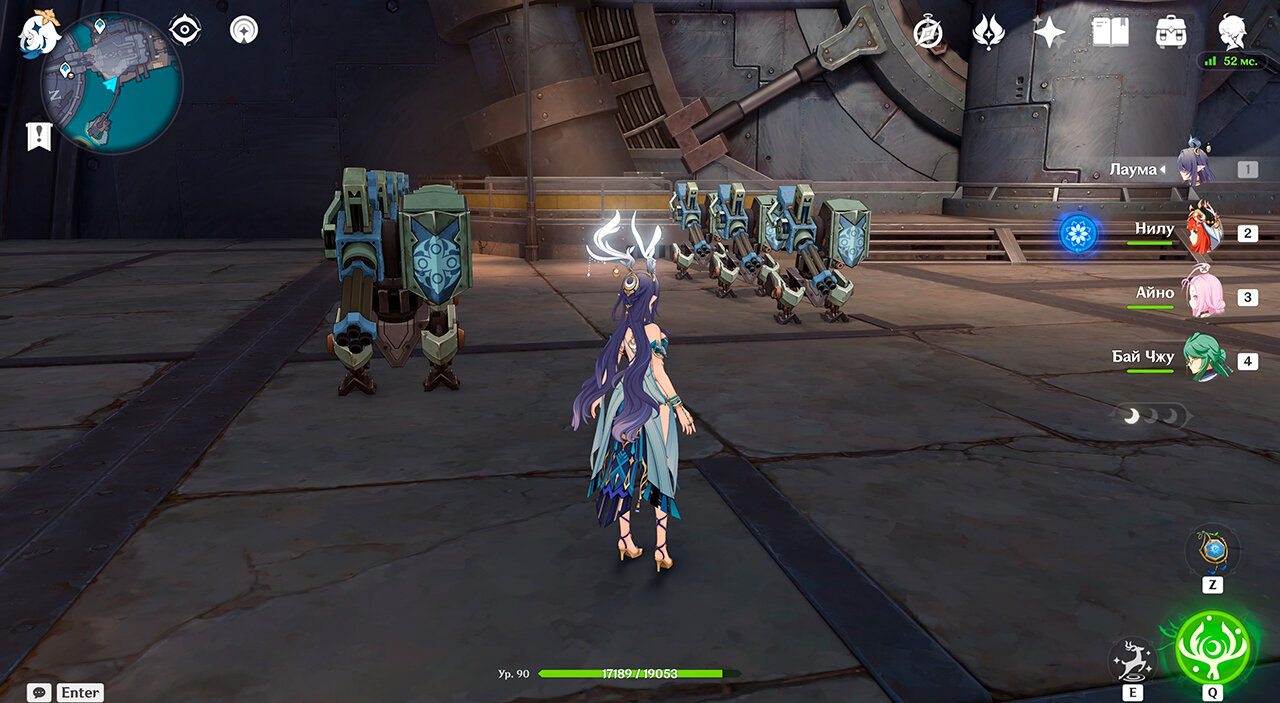
Task: Open the chat box speech bubble
Action: [x=39, y=692]
